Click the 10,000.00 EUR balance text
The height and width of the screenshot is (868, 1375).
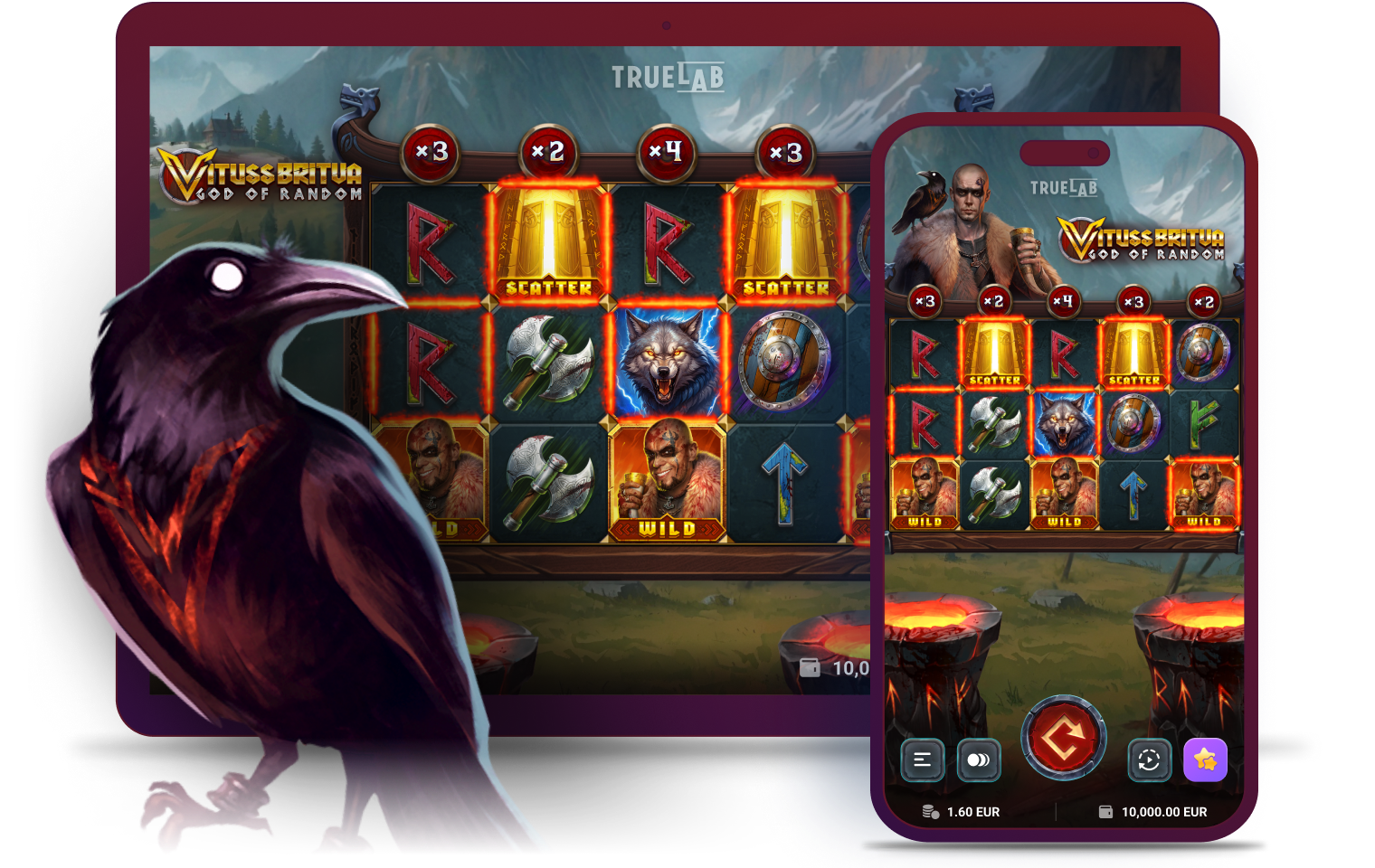[1165, 811]
